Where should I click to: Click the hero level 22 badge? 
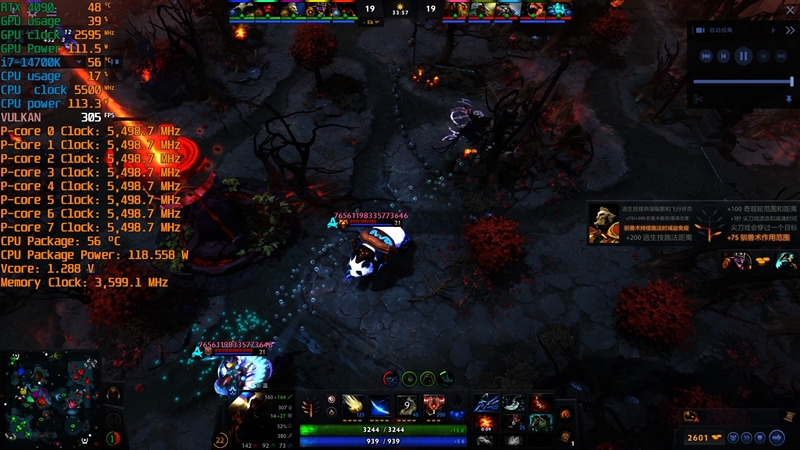coord(221,439)
